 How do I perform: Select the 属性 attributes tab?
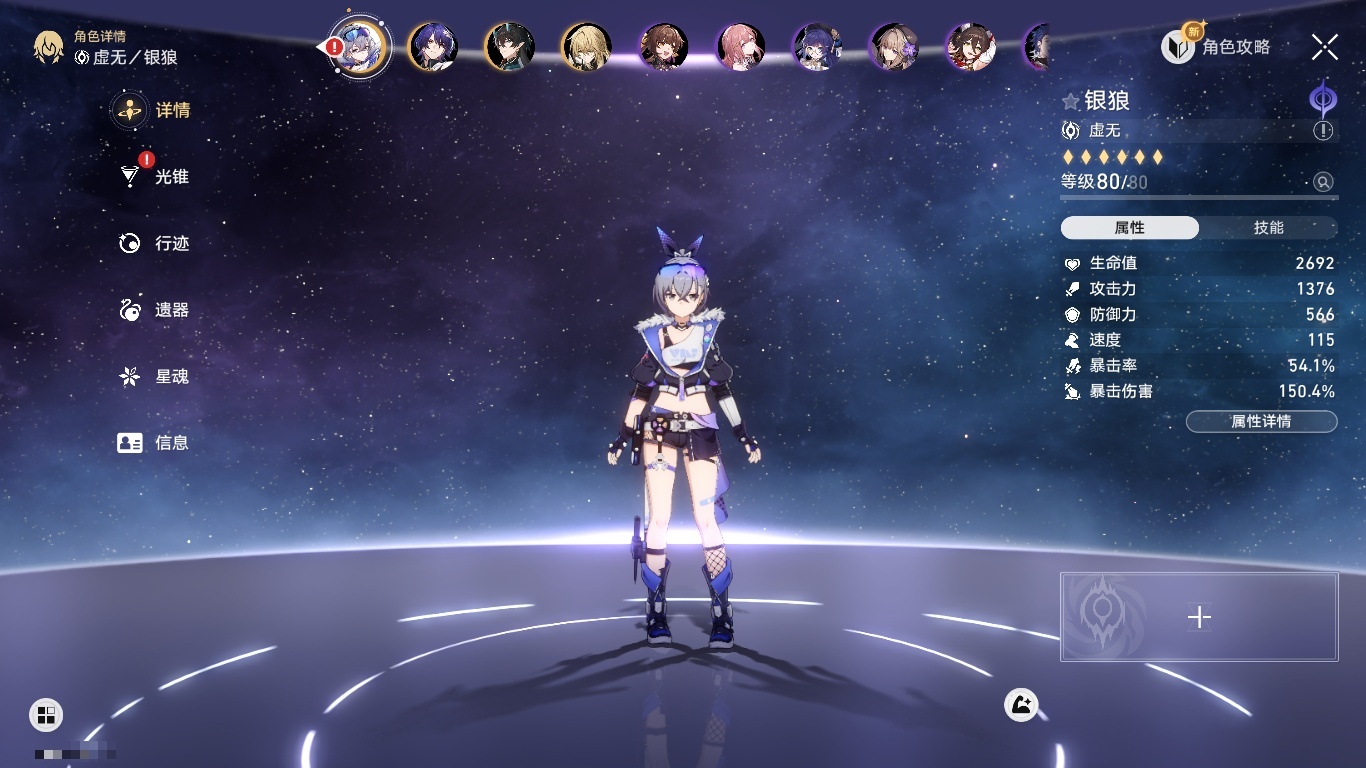1129,228
